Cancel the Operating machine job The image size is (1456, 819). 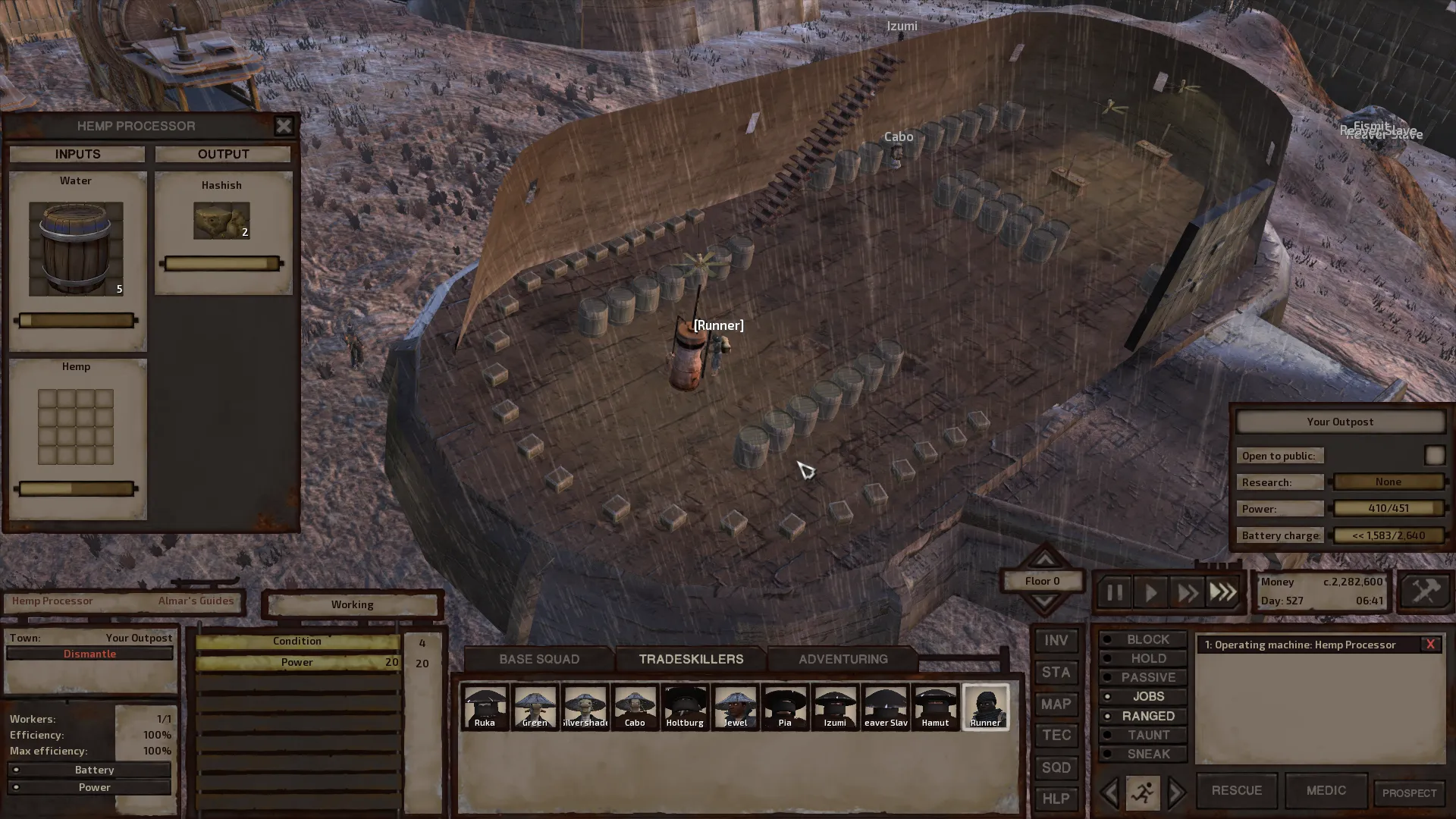(x=1430, y=645)
